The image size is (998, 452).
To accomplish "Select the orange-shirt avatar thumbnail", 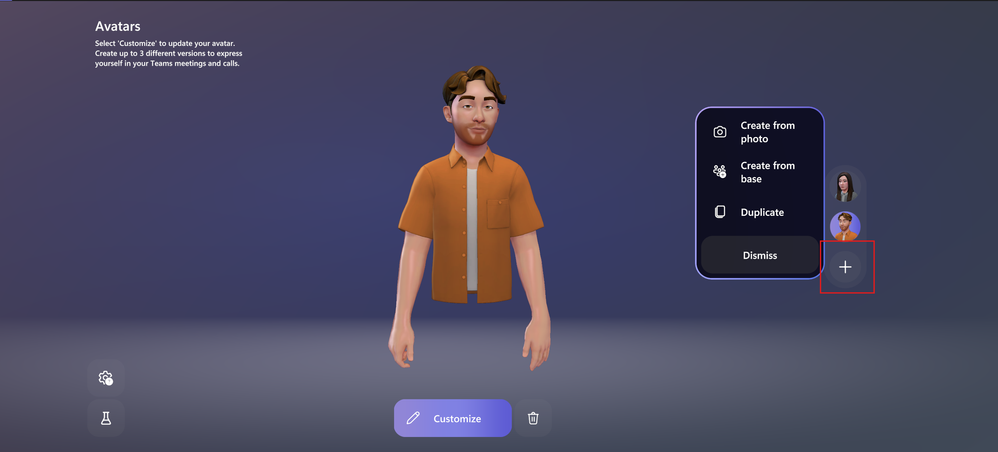I will (845, 226).
